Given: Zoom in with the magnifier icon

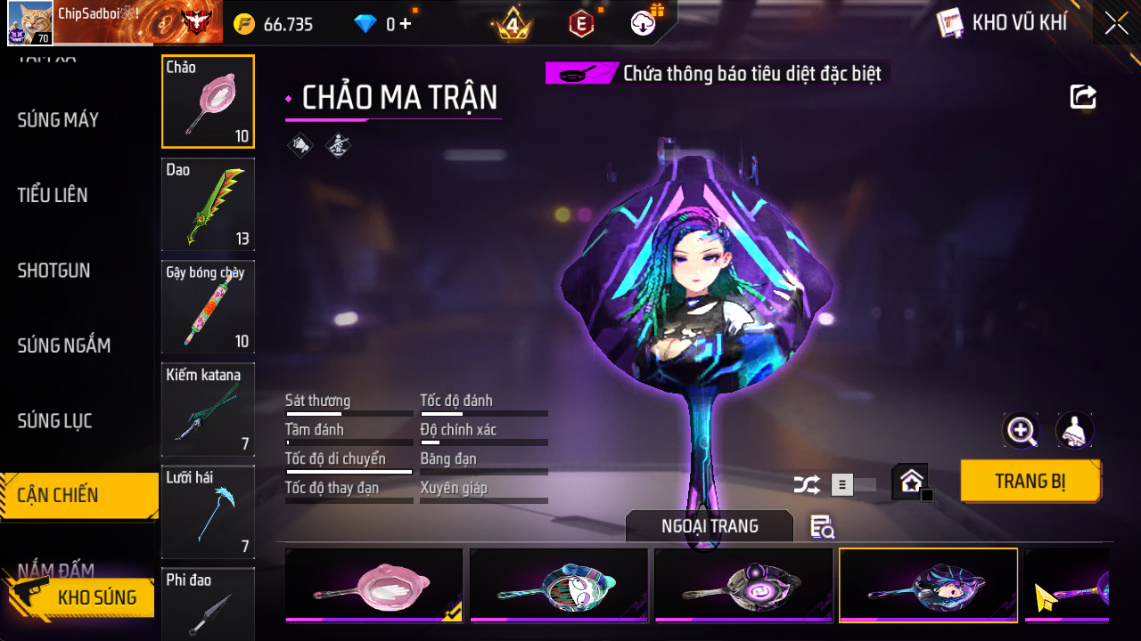Looking at the screenshot, I should pos(1021,431).
